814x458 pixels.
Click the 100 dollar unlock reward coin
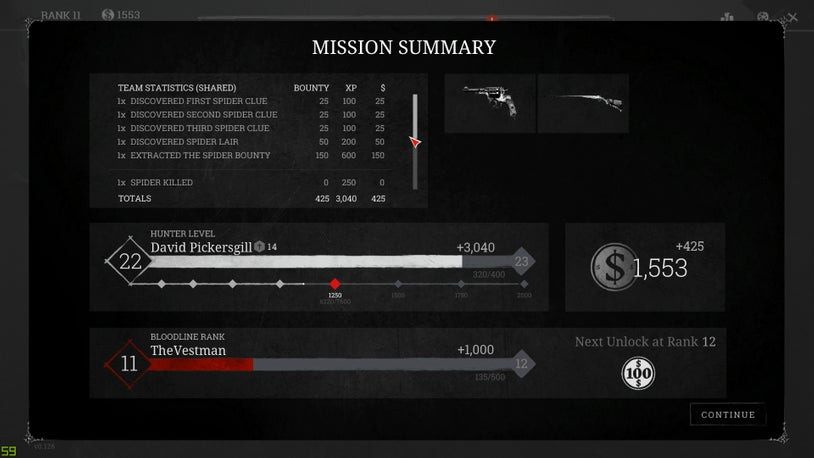(x=638, y=374)
